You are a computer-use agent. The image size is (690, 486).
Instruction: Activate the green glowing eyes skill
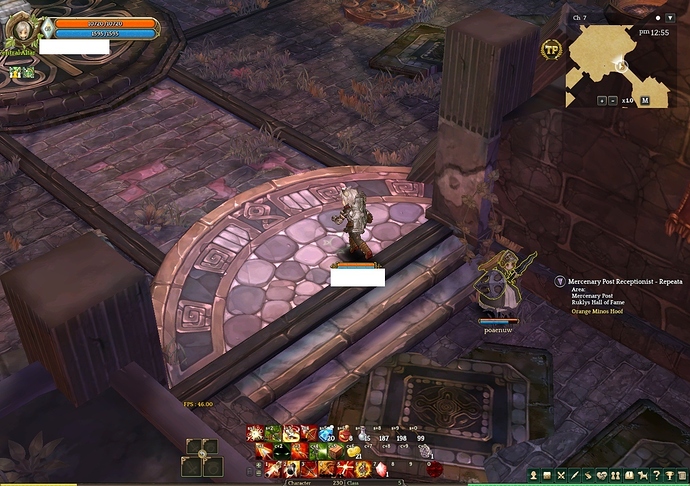[282, 451]
